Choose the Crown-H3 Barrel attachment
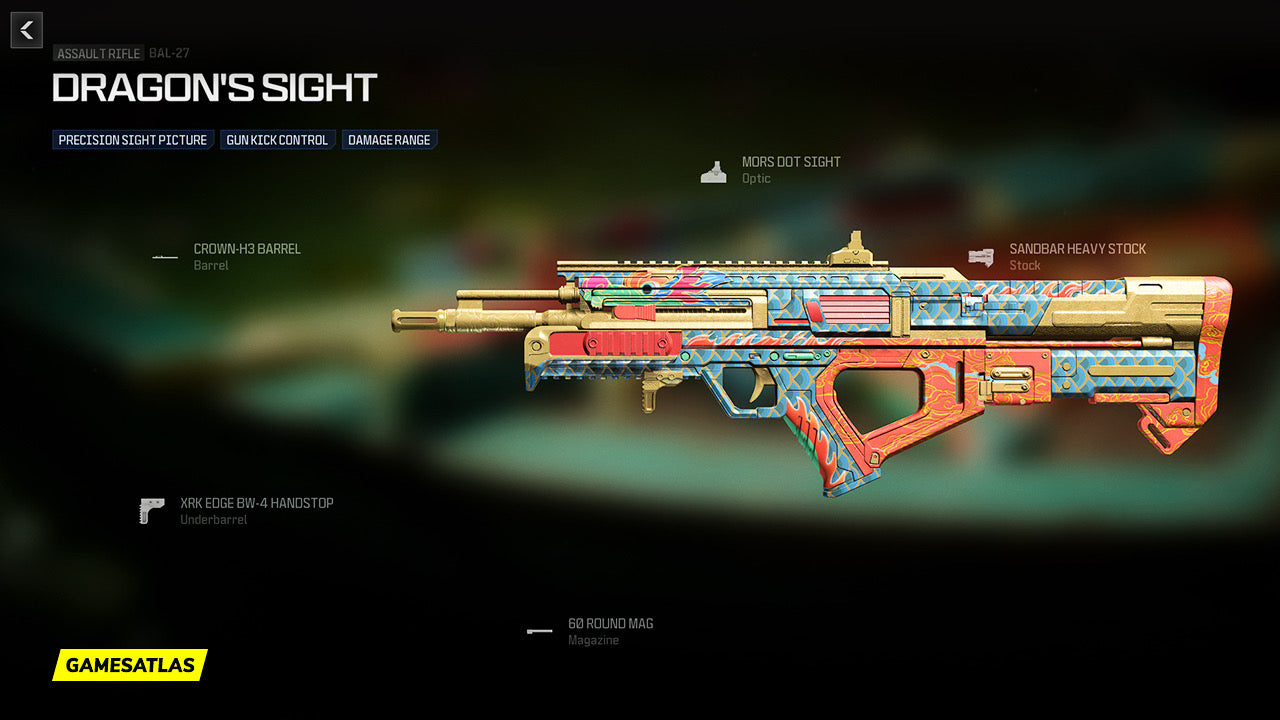 (x=246, y=249)
